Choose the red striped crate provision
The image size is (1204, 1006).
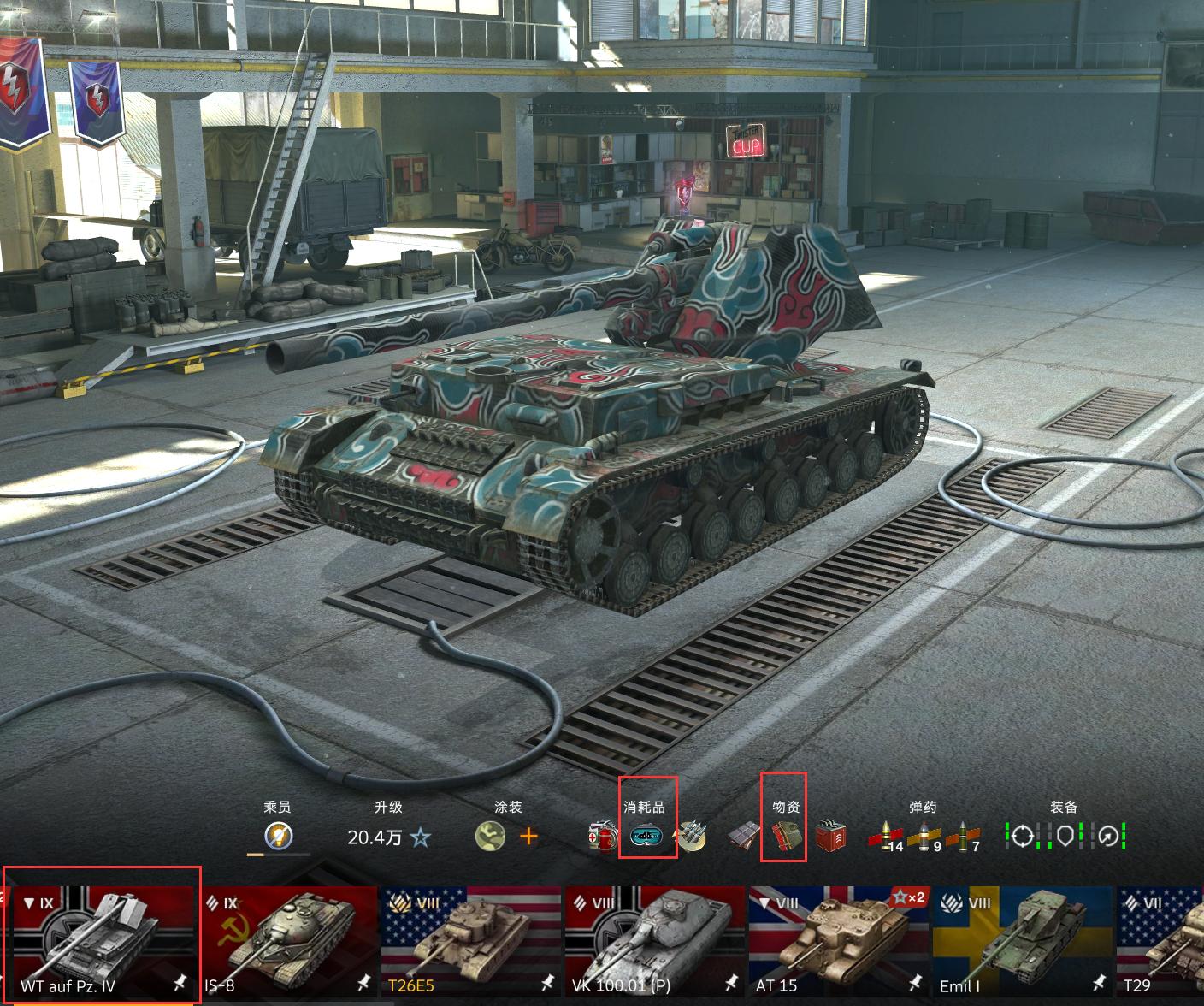[x=829, y=837]
